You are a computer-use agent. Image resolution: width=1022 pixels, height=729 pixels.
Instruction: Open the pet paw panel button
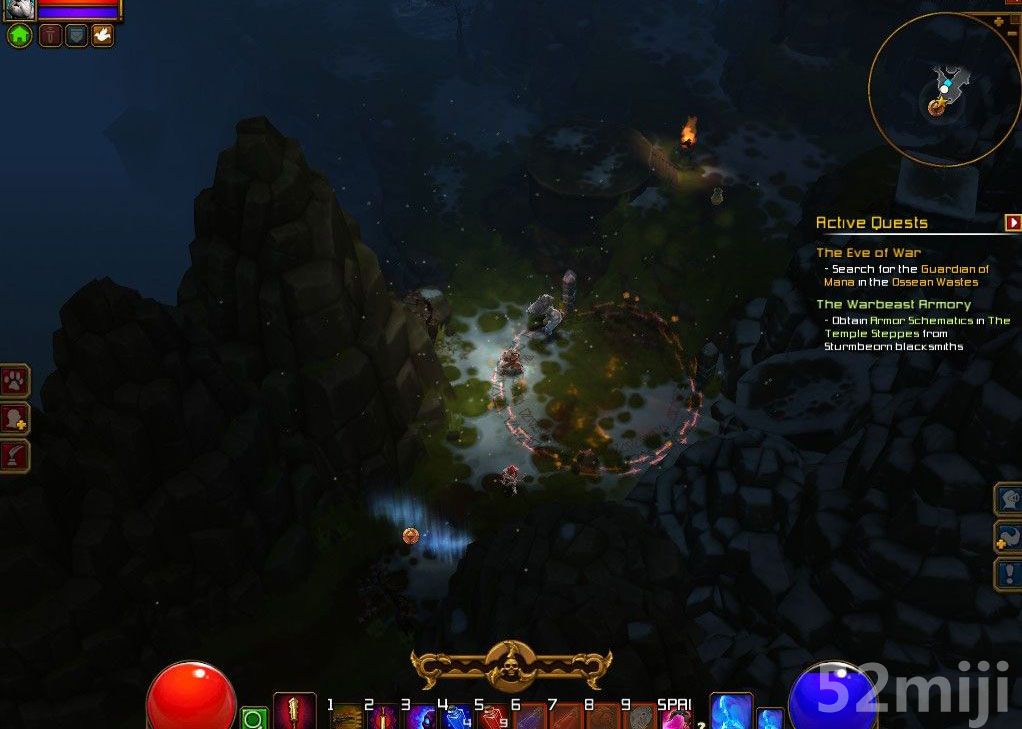16,380
